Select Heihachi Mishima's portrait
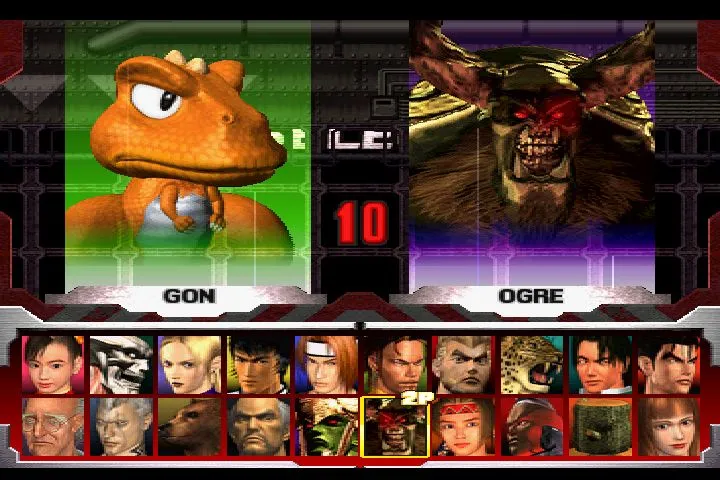 pyautogui.click(x=257, y=427)
